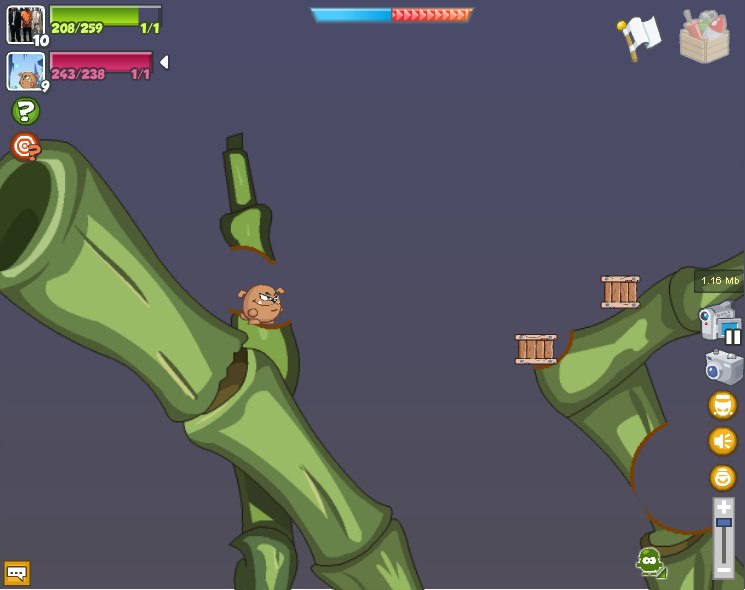Toggle the sound speaker button

click(x=722, y=441)
